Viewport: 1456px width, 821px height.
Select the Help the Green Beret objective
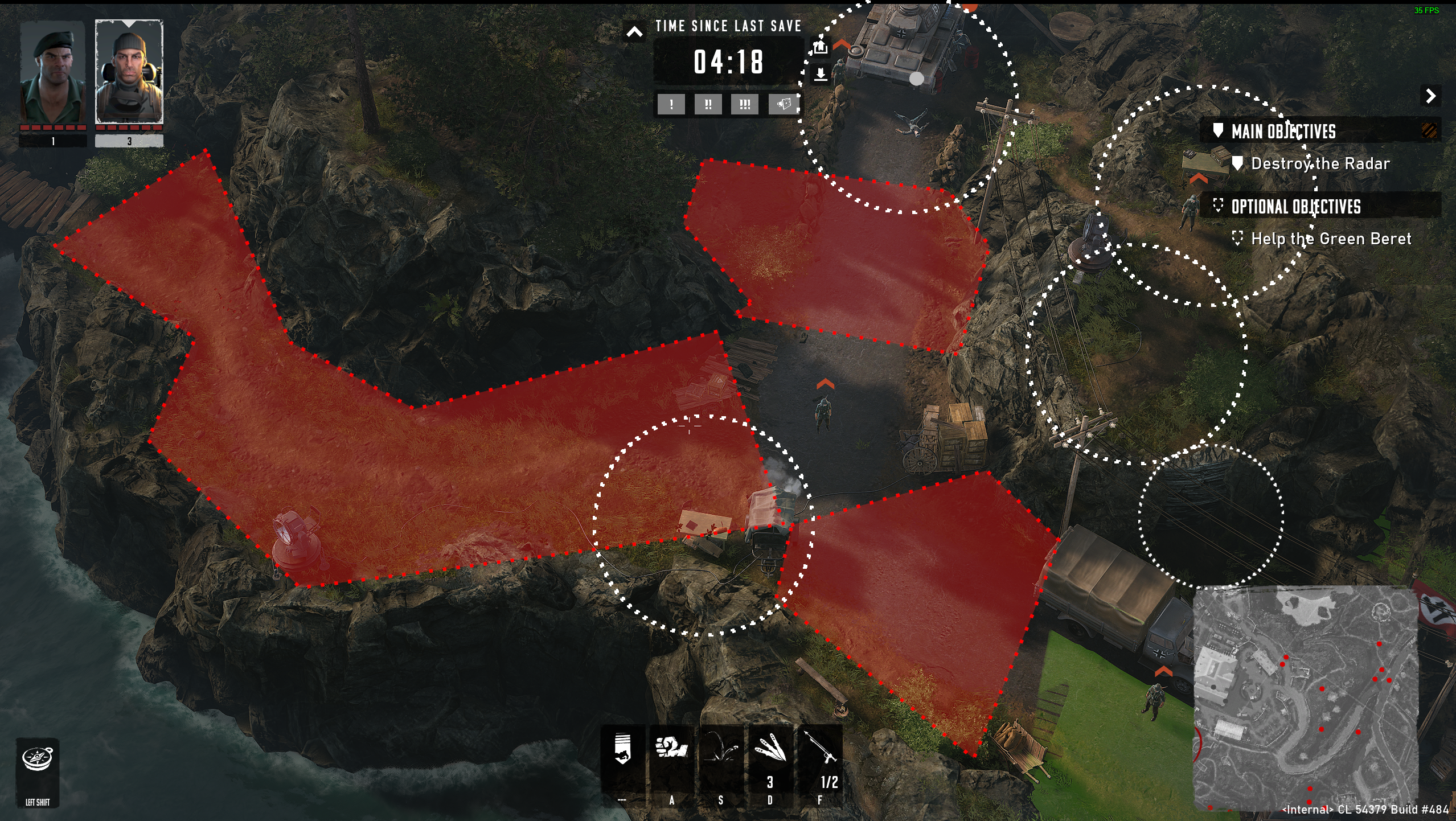point(1331,239)
